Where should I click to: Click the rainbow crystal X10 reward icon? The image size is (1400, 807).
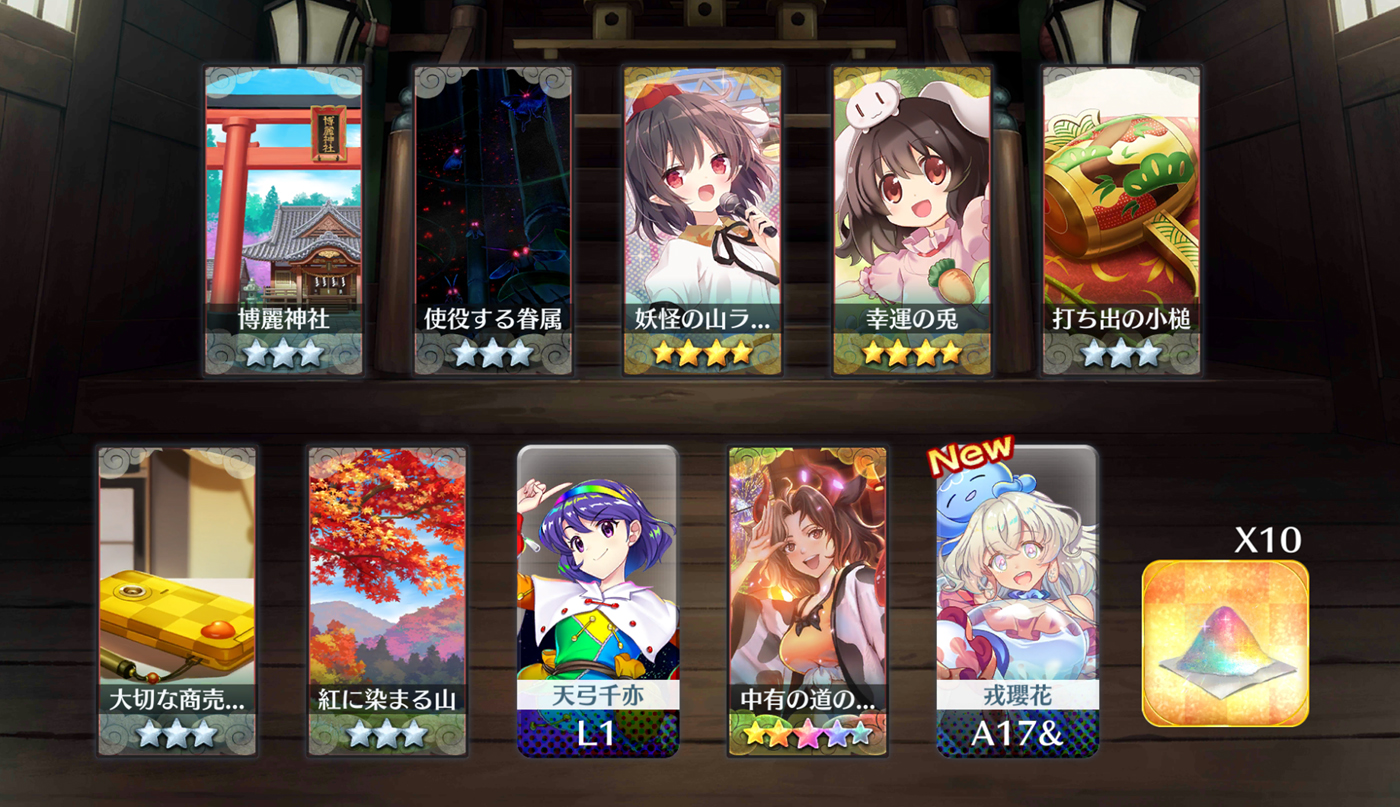pyautogui.click(x=1225, y=642)
